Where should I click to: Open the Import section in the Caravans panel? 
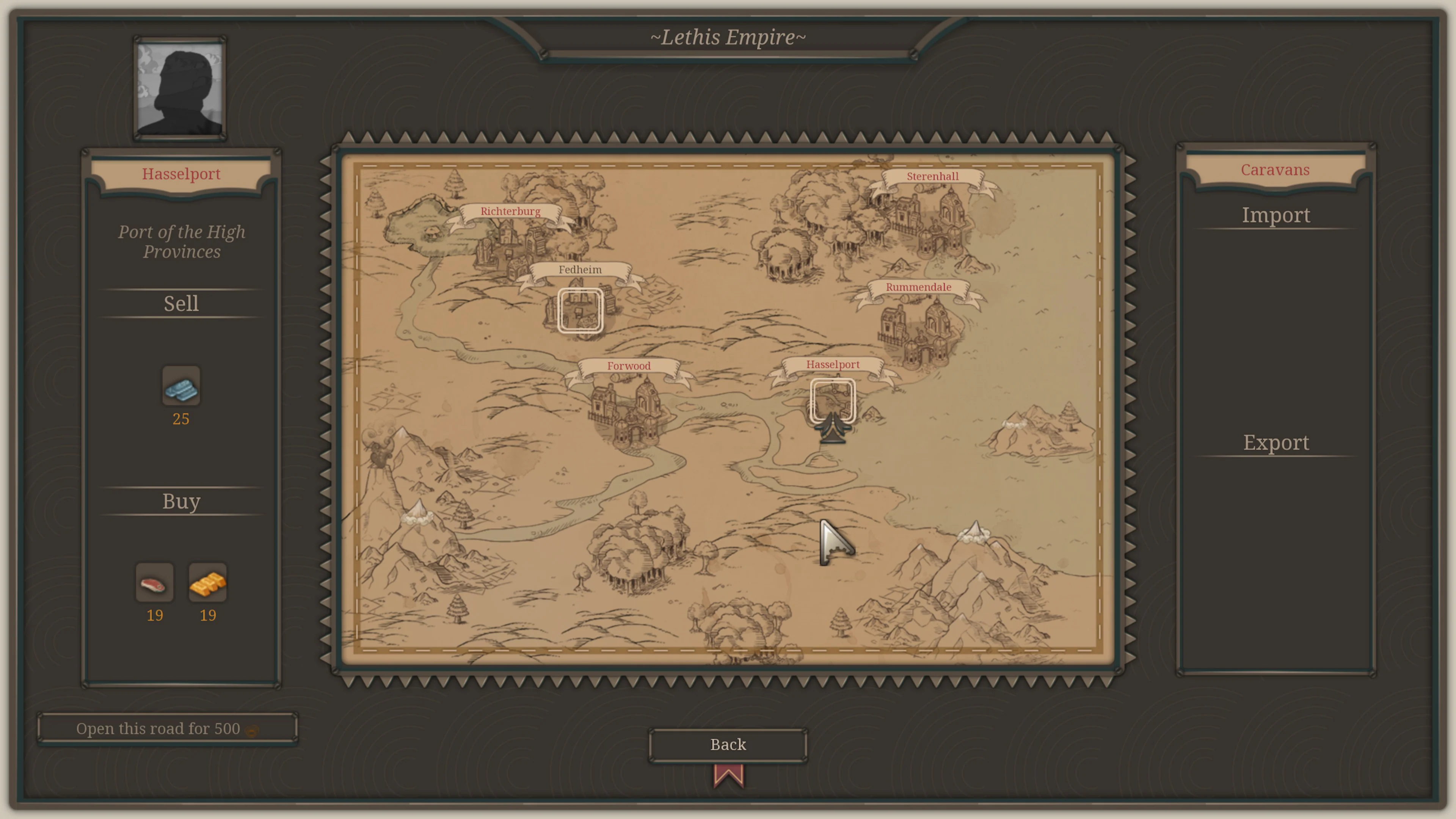[1276, 215]
